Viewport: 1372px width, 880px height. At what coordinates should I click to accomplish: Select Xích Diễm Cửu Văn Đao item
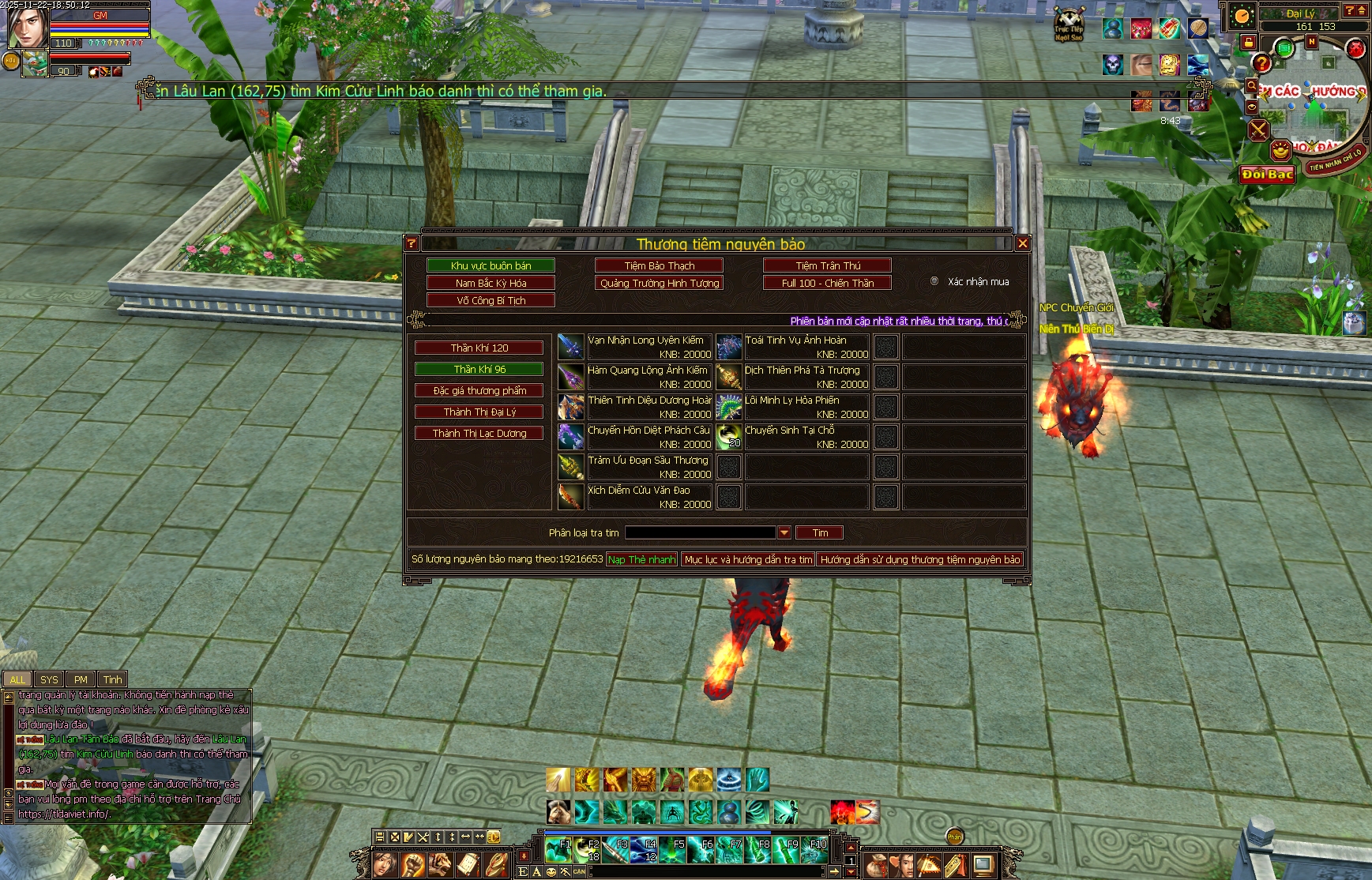(570, 497)
